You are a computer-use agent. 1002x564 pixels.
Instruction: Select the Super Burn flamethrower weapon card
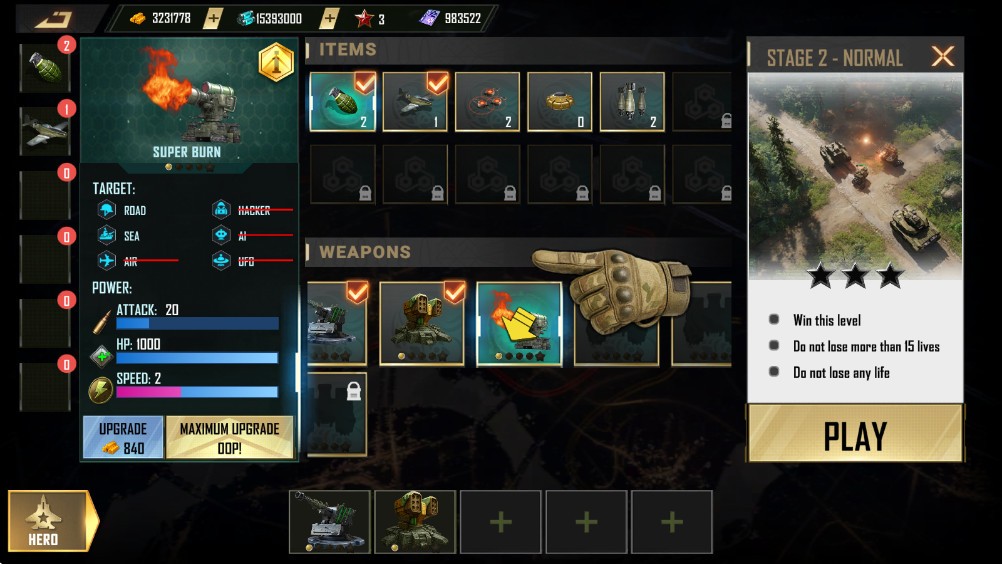518,323
